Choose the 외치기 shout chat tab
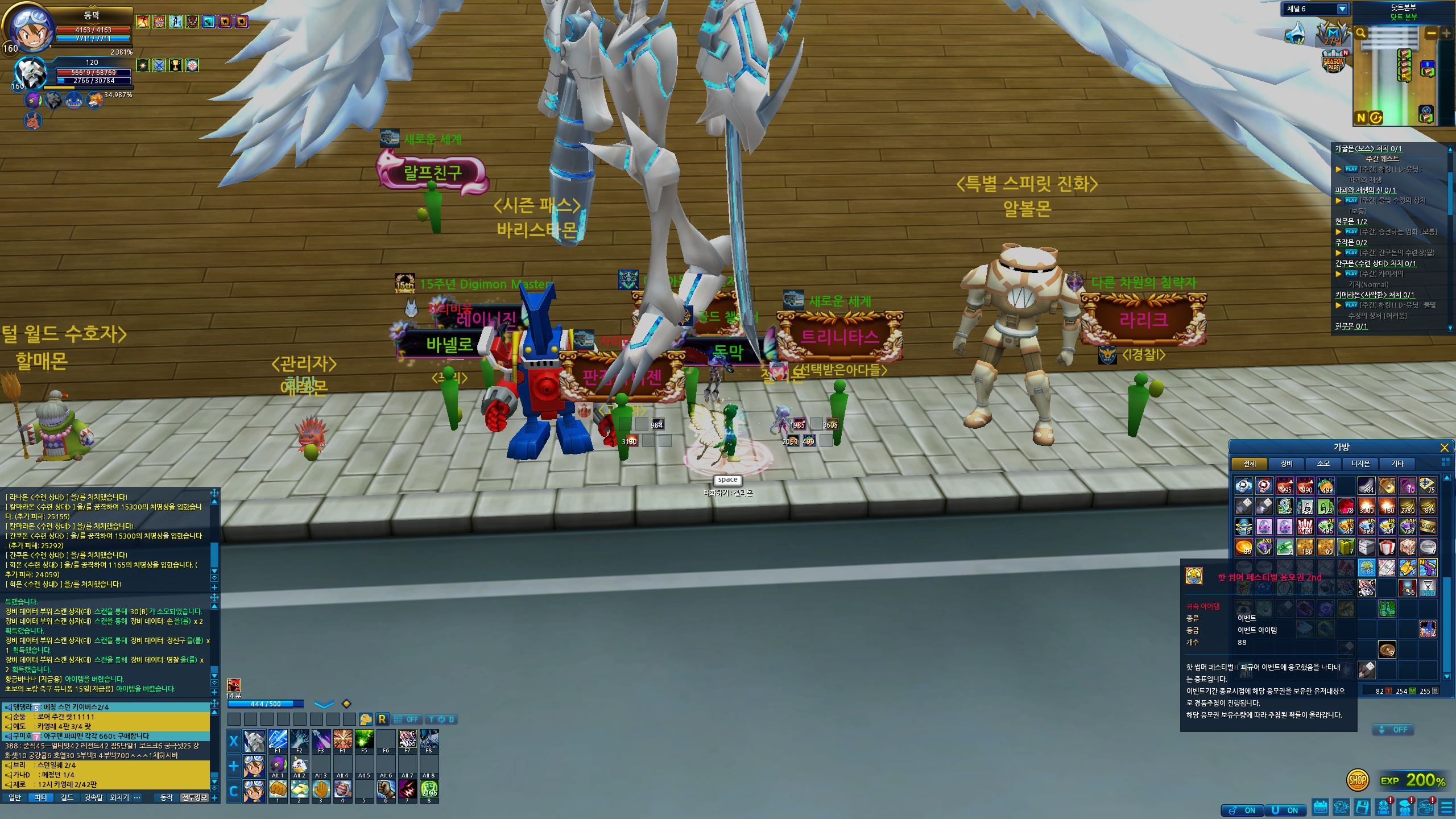The width and height of the screenshot is (1456, 819). pos(119,797)
